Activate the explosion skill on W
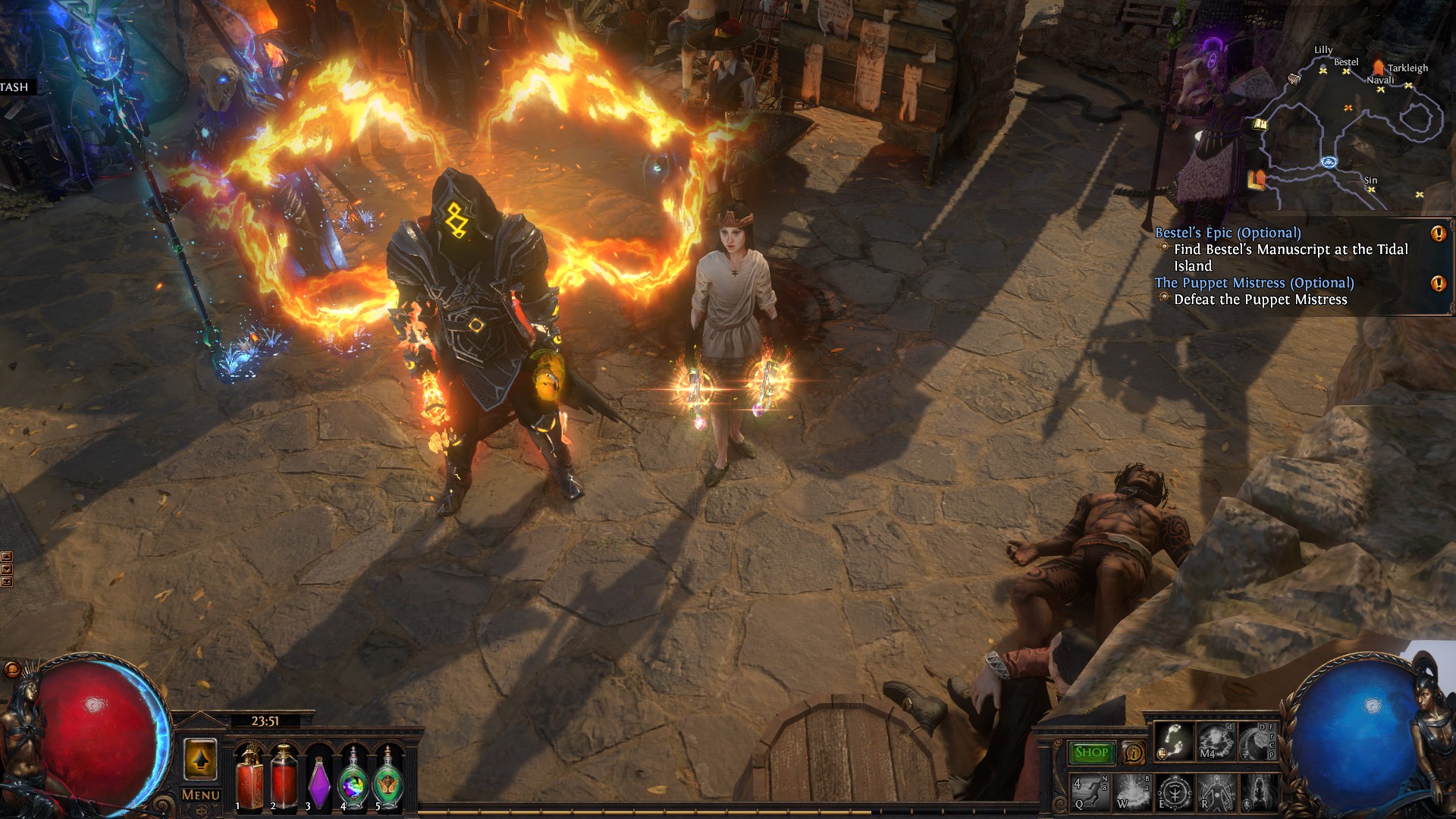Image resolution: width=1456 pixels, height=819 pixels. pyautogui.click(x=1132, y=792)
